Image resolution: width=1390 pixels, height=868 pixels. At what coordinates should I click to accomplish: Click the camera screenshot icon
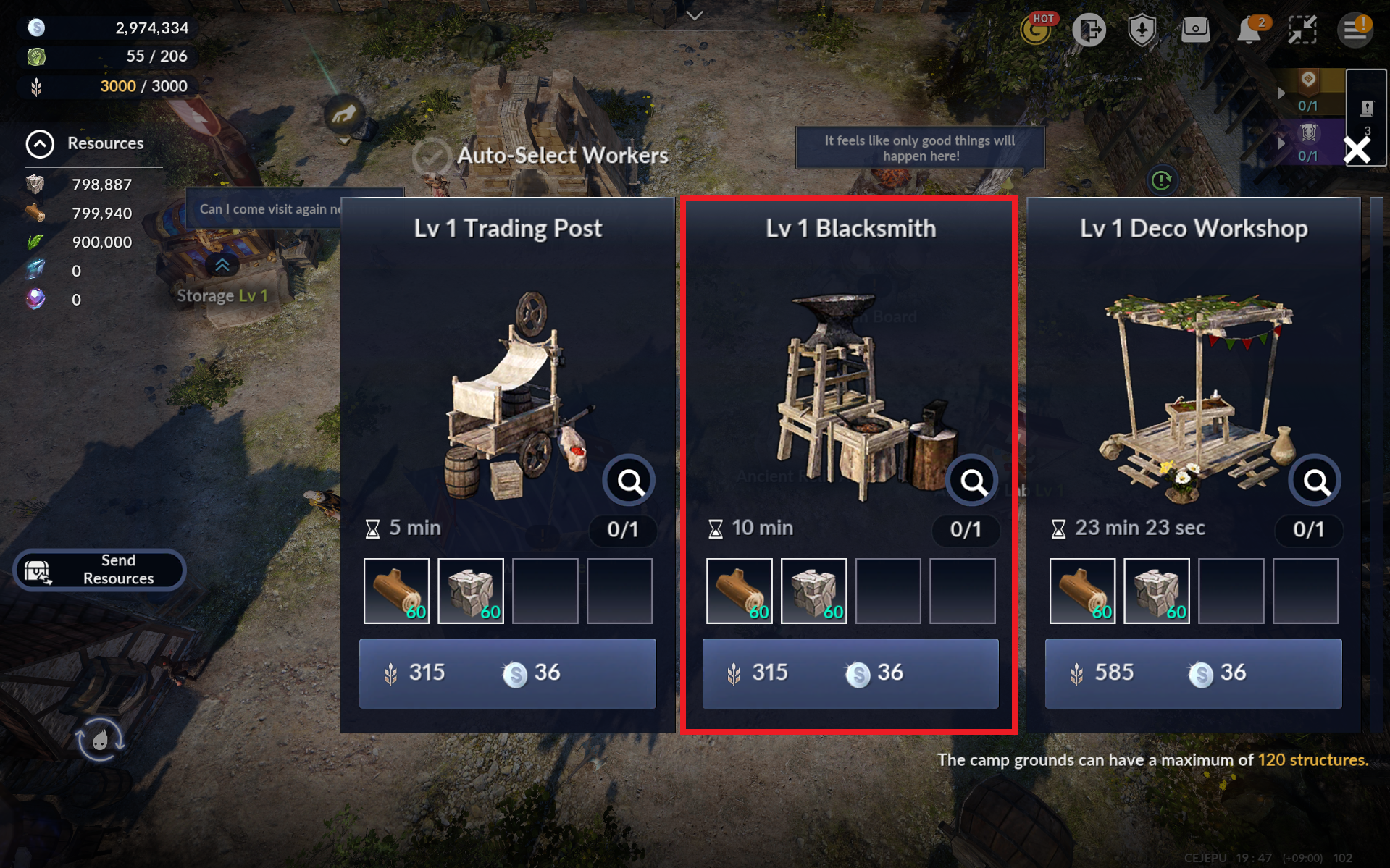click(x=1195, y=30)
